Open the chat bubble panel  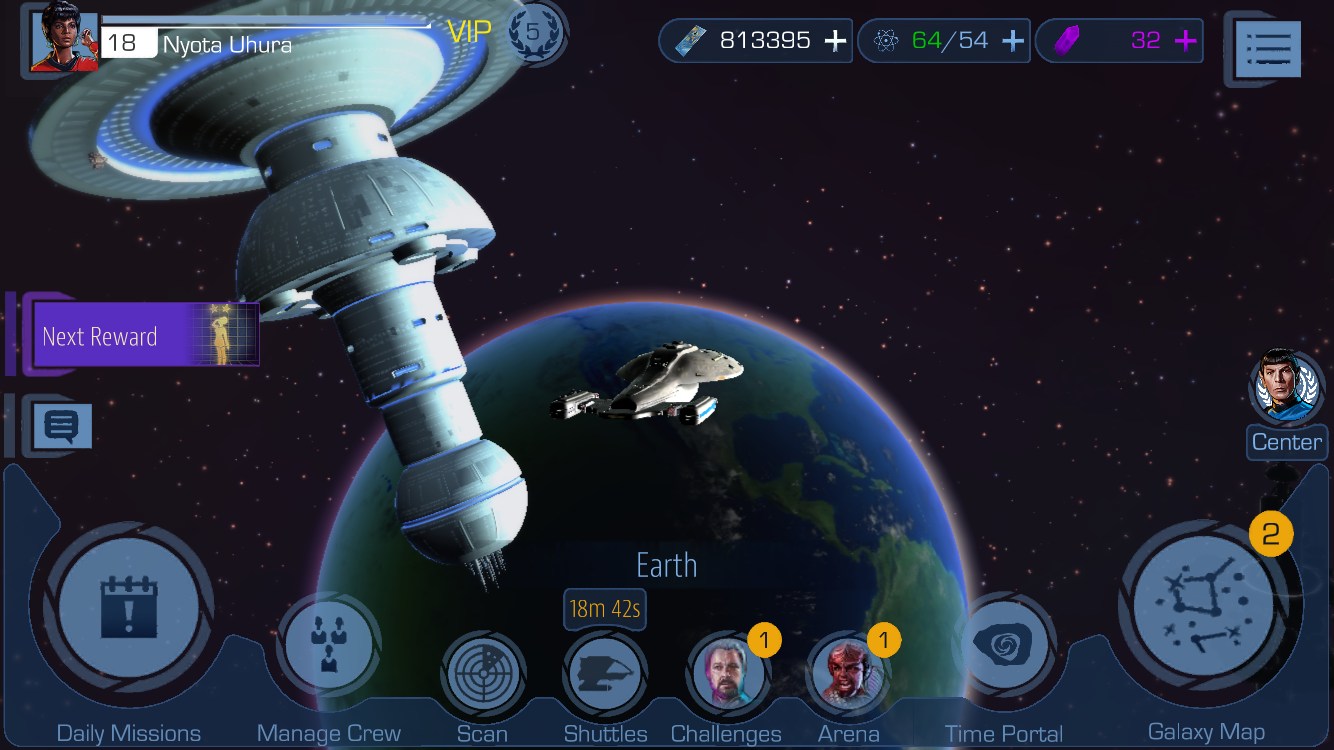(x=63, y=426)
